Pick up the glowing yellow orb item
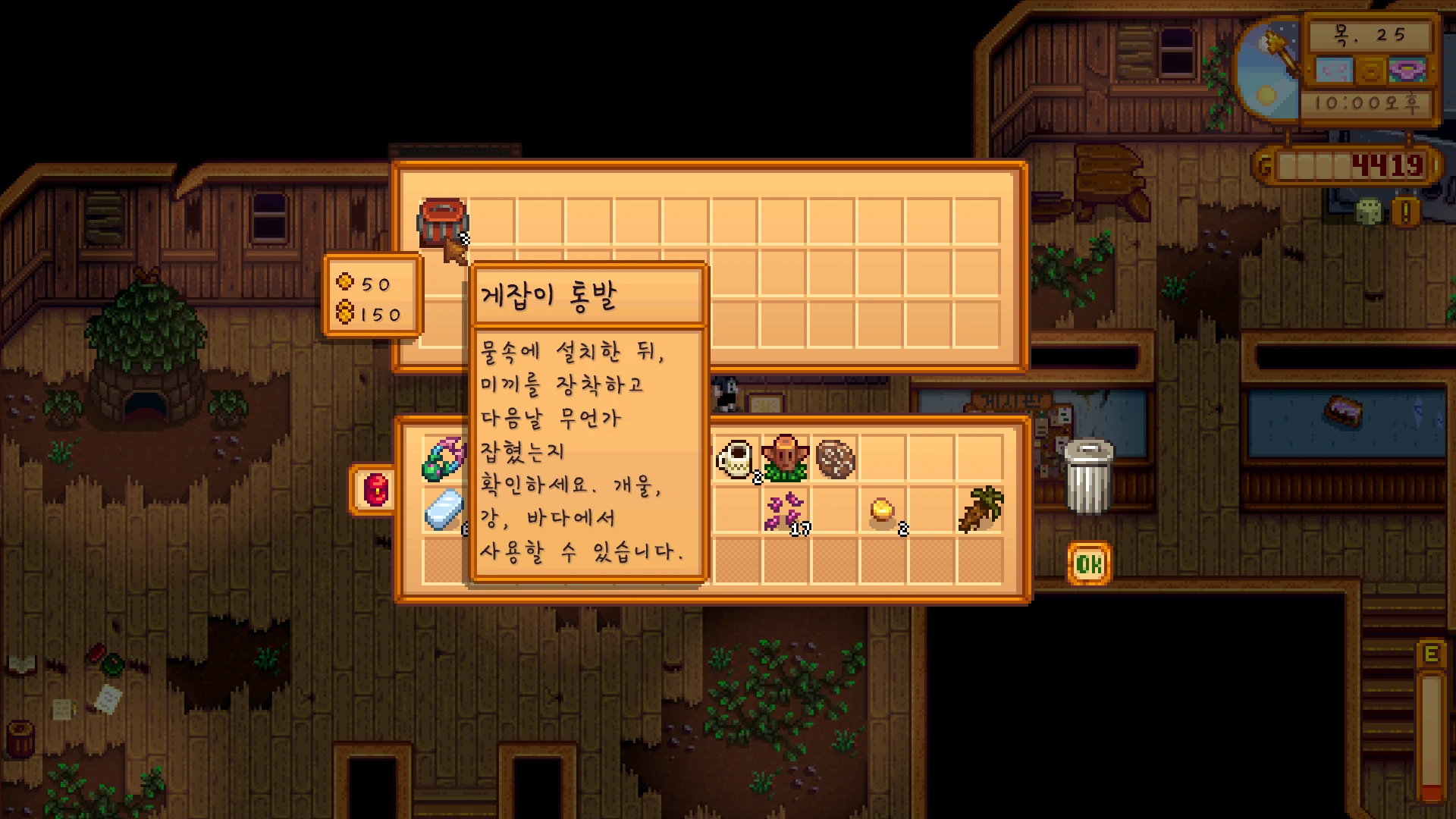This screenshot has height=819, width=1456. click(882, 510)
